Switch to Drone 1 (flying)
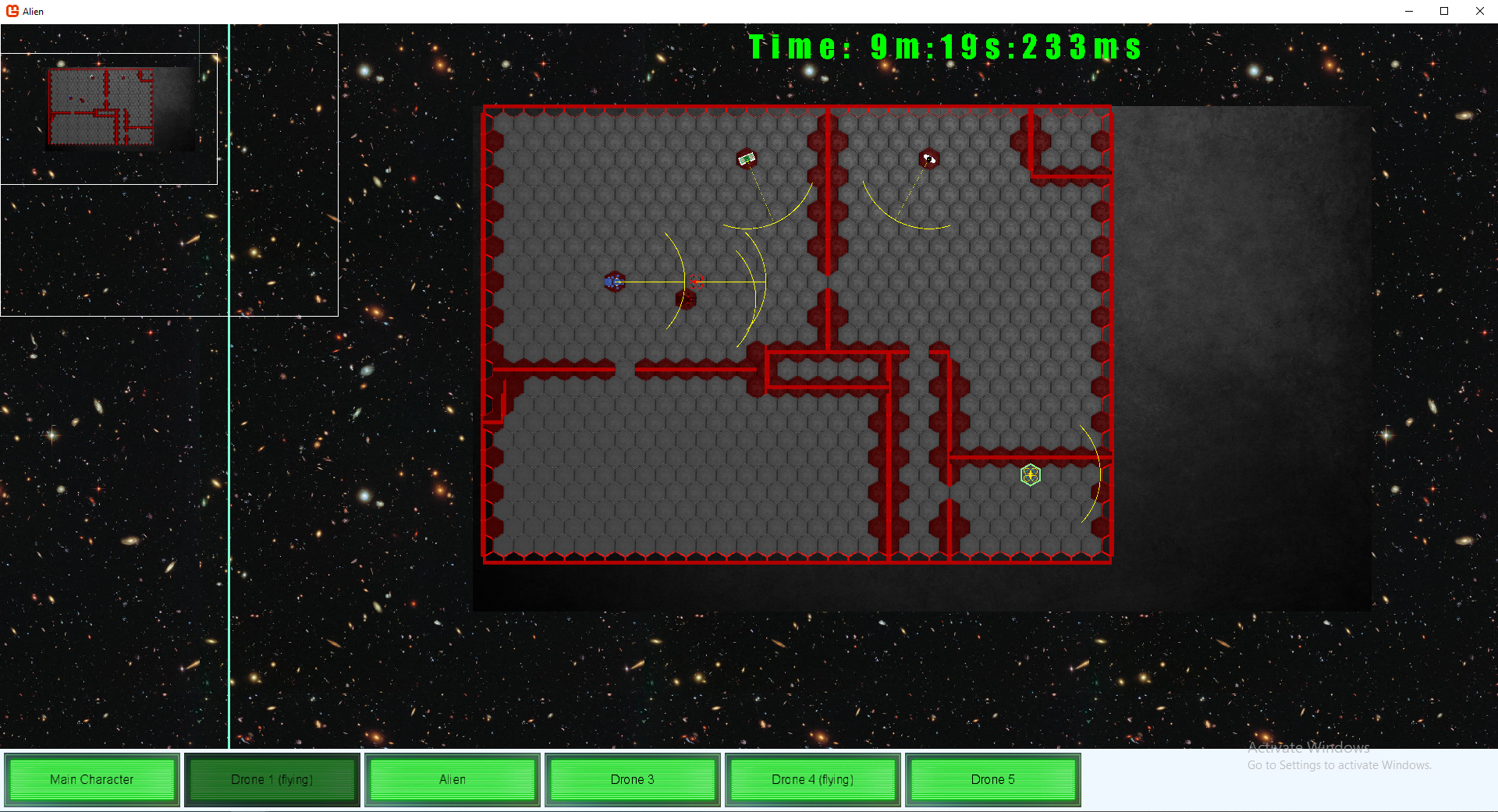 [x=272, y=779]
